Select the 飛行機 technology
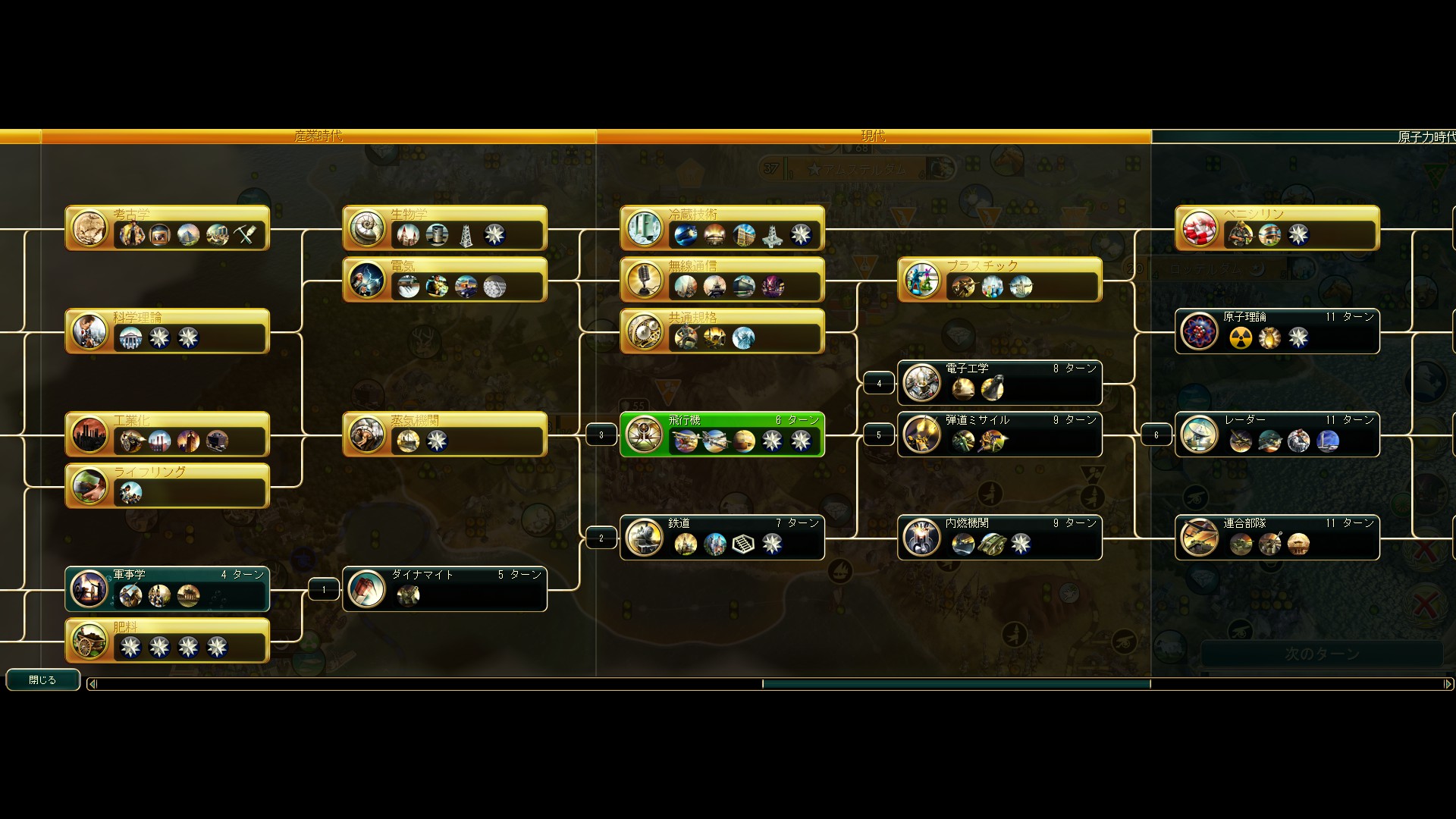The image size is (1456, 819). [722, 435]
